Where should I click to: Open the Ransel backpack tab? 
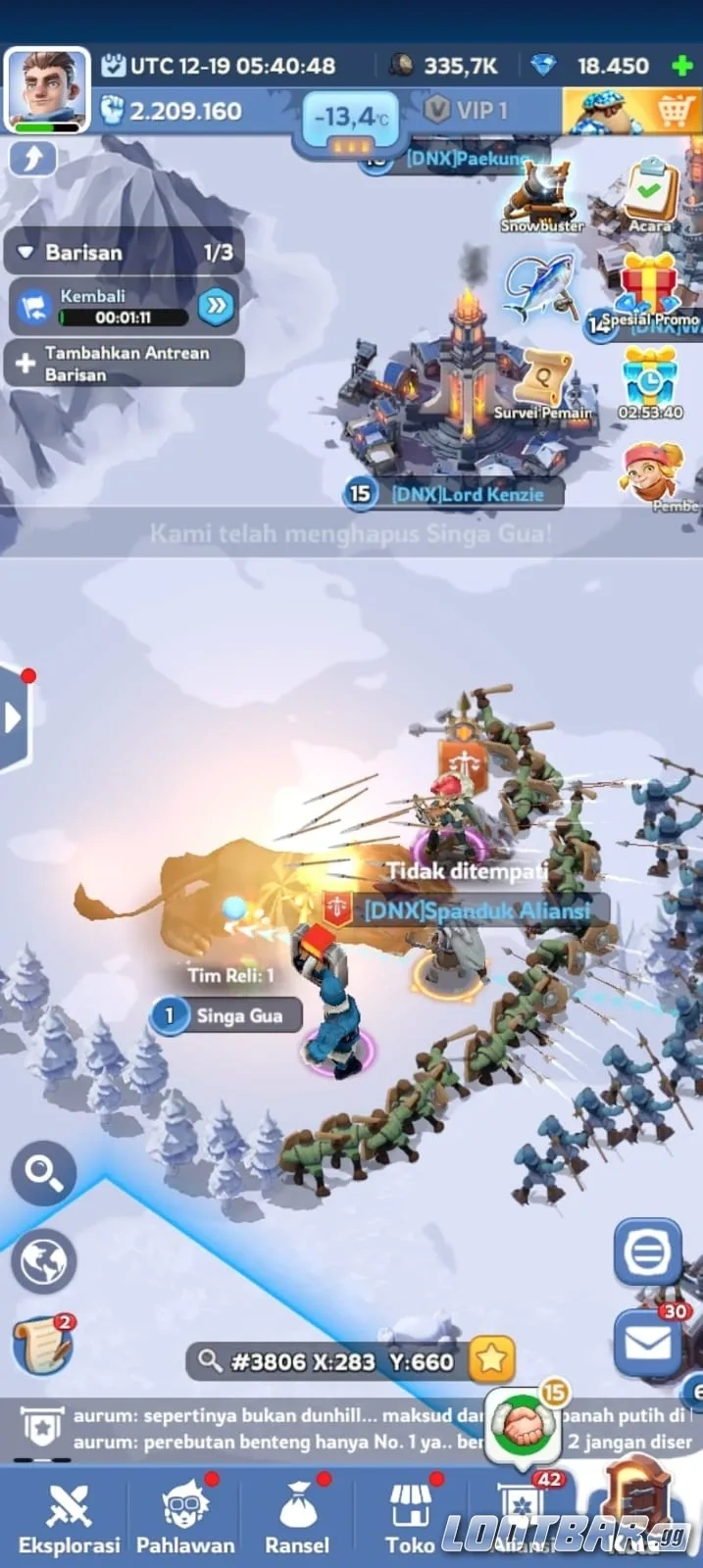click(x=297, y=1515)
